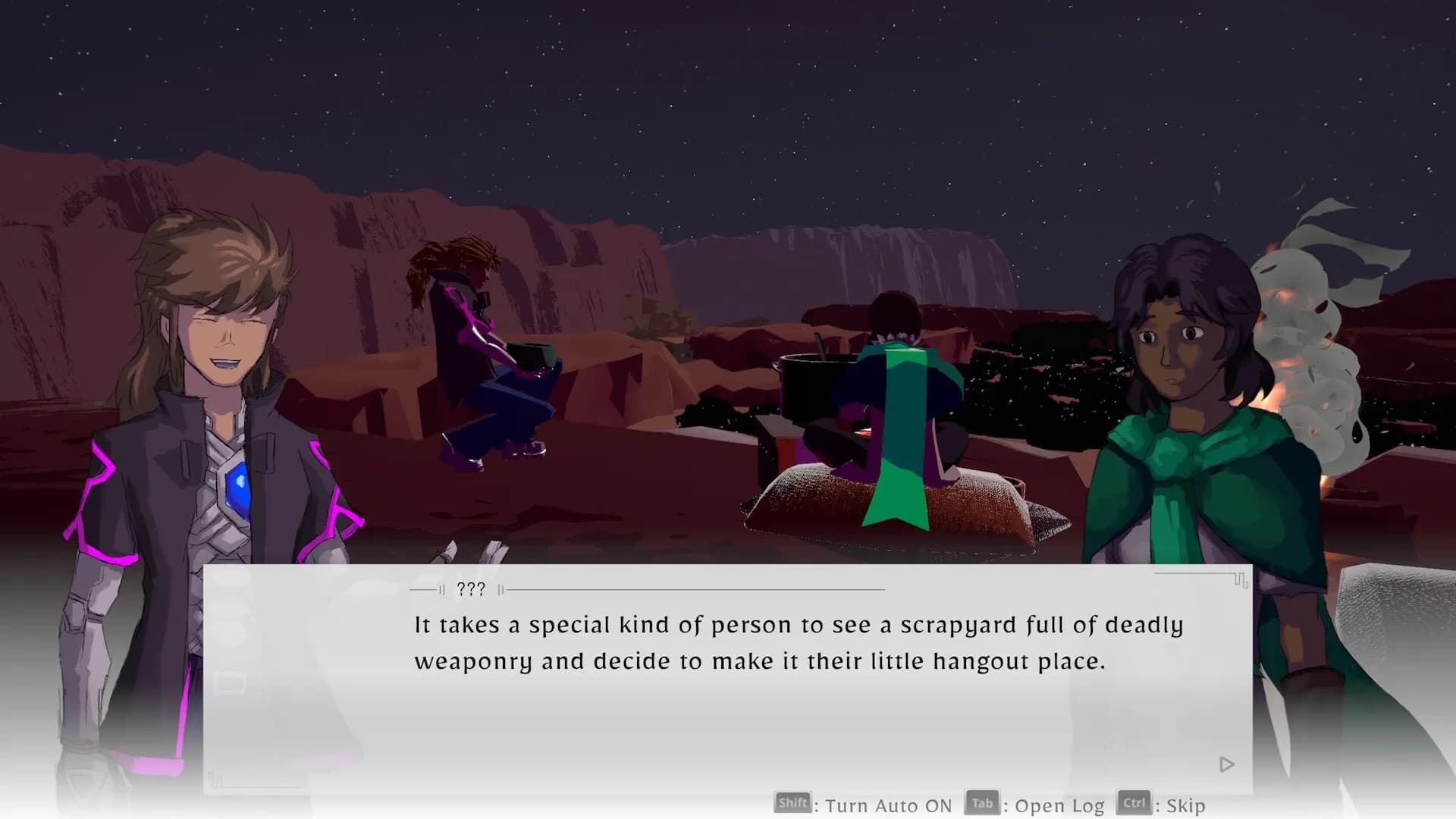Select the Open Log menu entry

pyautogui.click(x=1060, y=805)
